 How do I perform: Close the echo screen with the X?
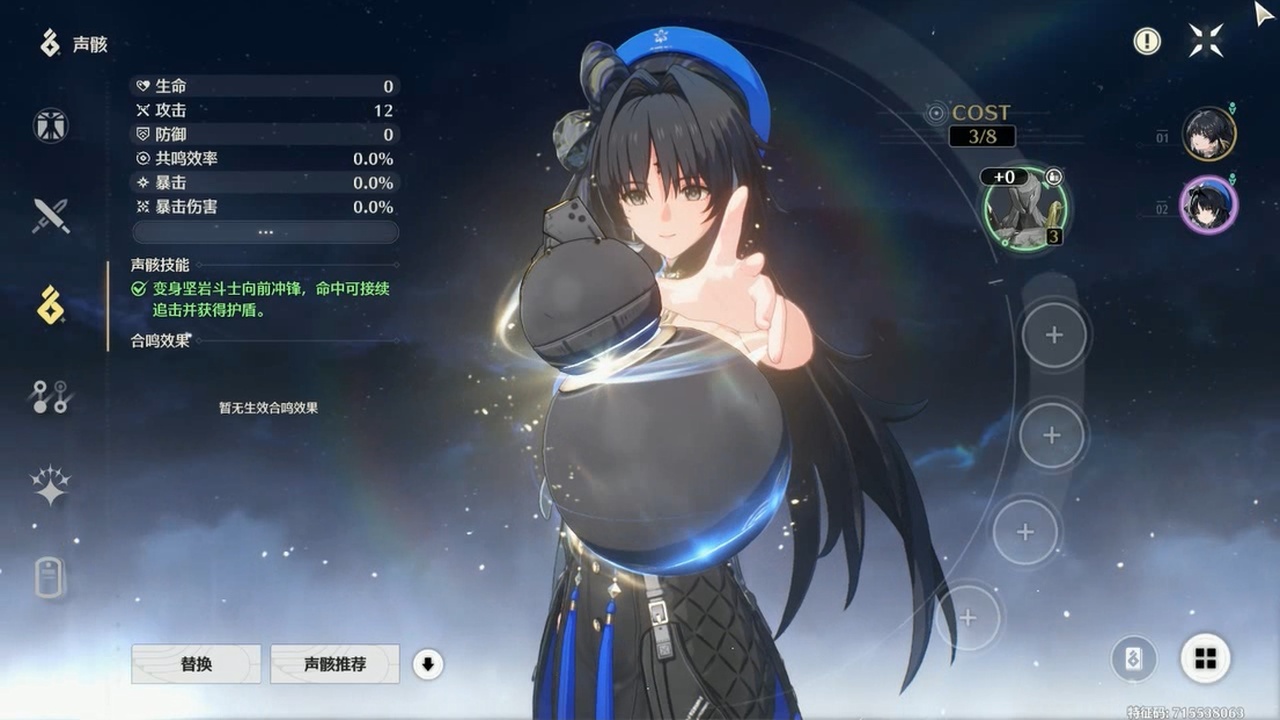pyautogui.click(x=1205, y=41)
